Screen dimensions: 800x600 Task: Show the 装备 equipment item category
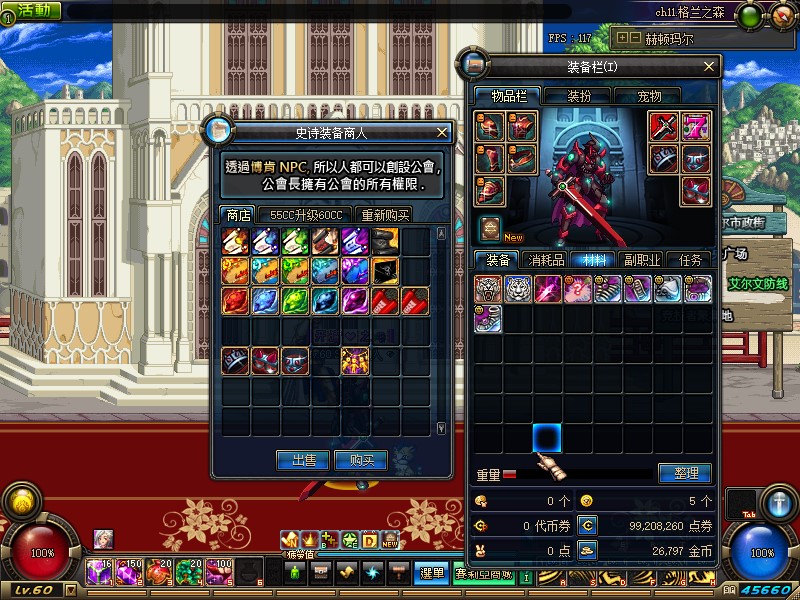pos(497,260)
